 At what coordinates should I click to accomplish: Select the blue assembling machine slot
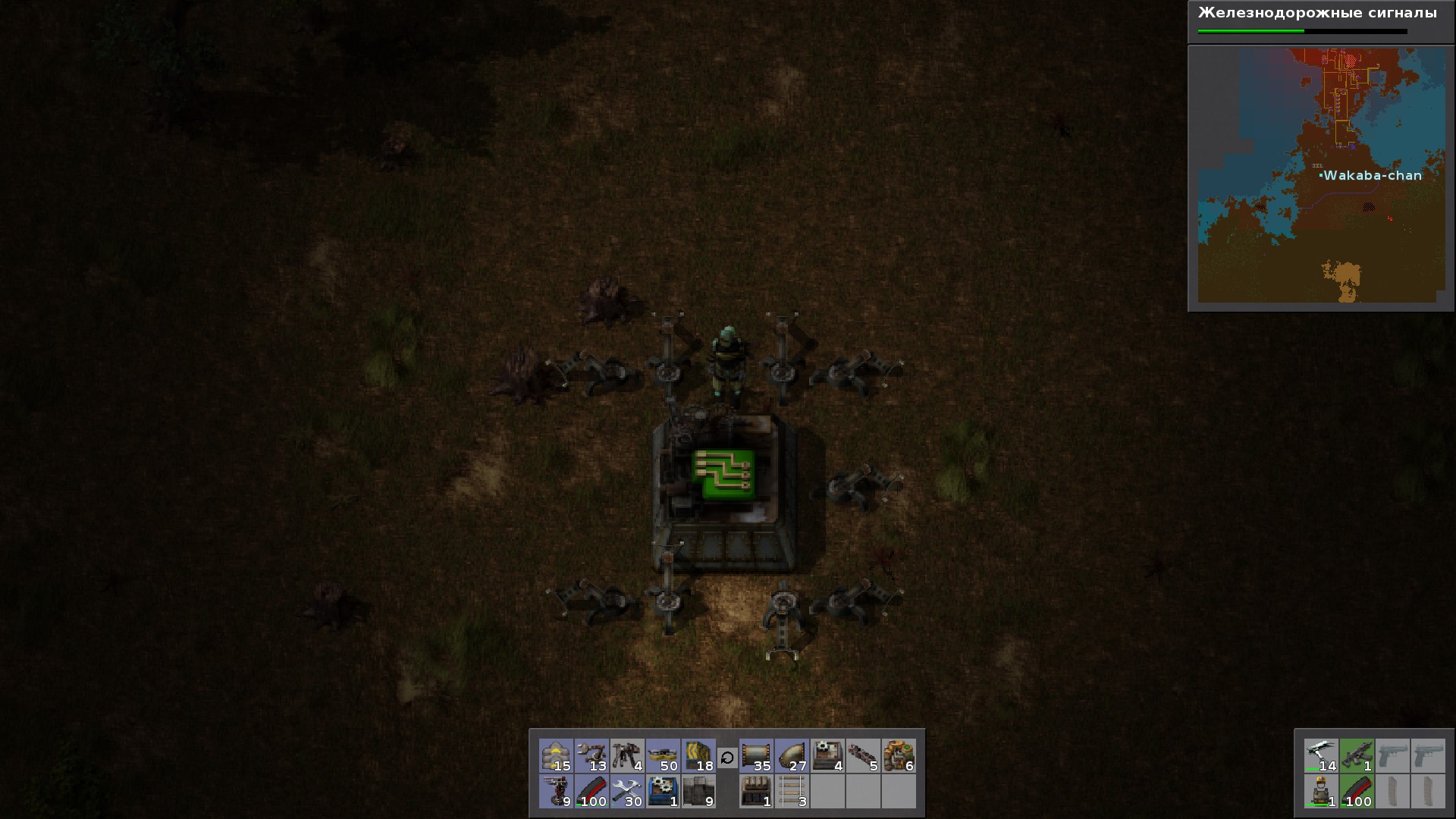663,792
